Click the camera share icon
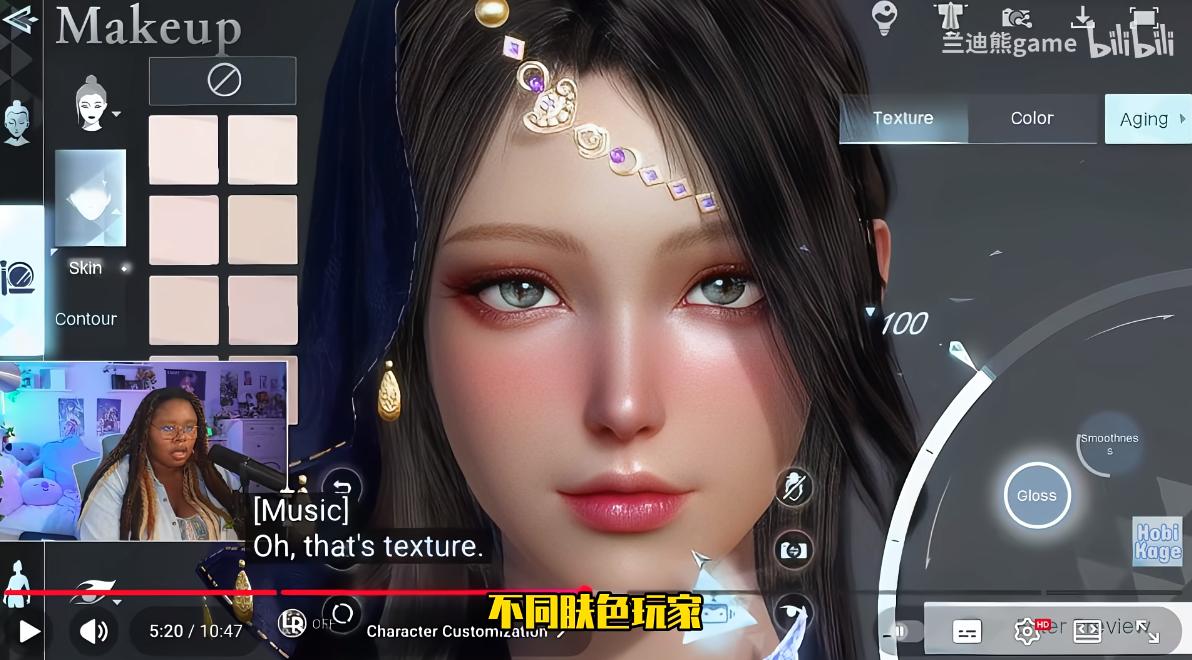The width and height of the screenshot is (1192, 660). tap(1017, 18)
